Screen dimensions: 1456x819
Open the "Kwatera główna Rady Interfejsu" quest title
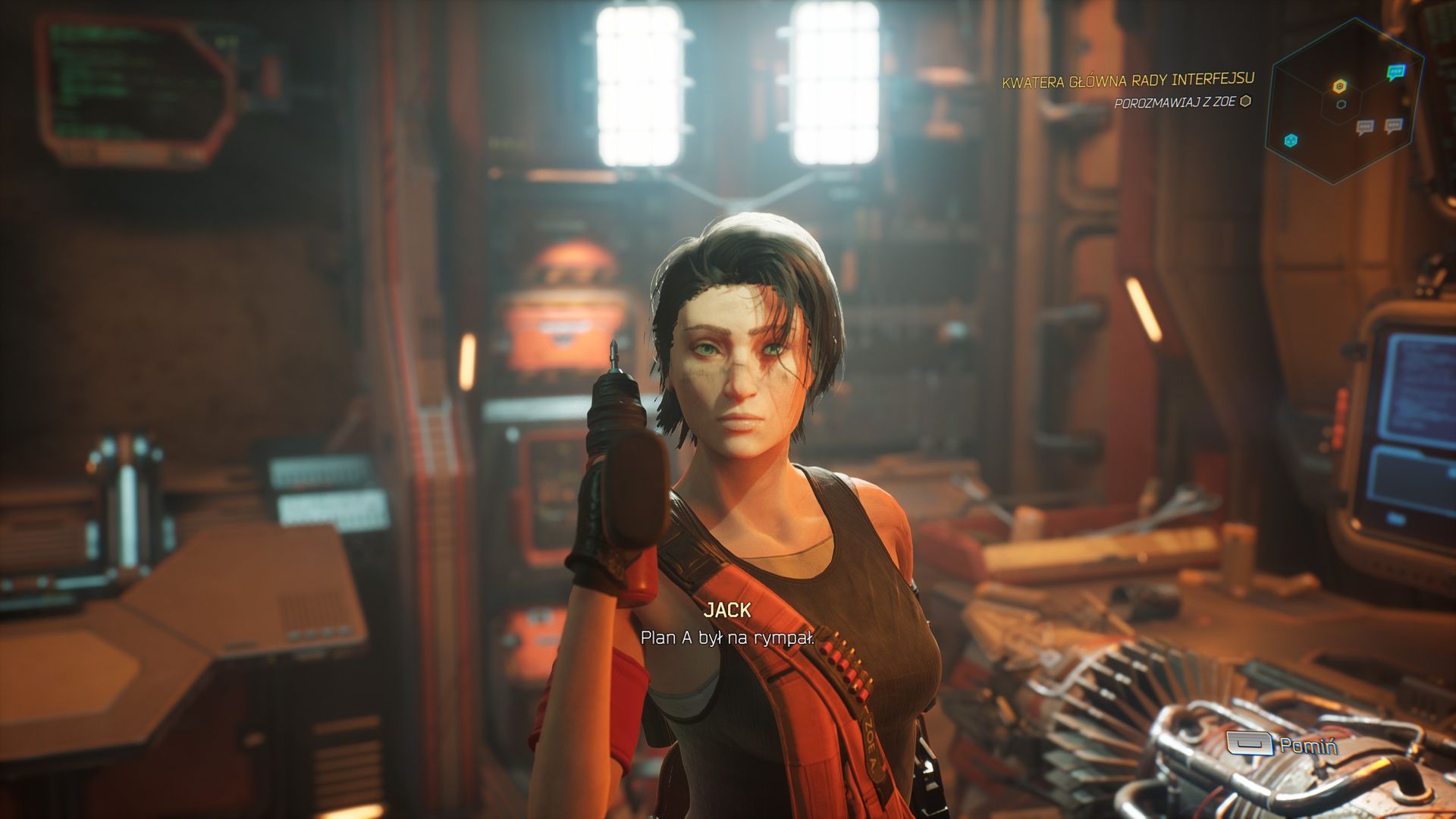pyautogui.click(x=1128, y=80)
